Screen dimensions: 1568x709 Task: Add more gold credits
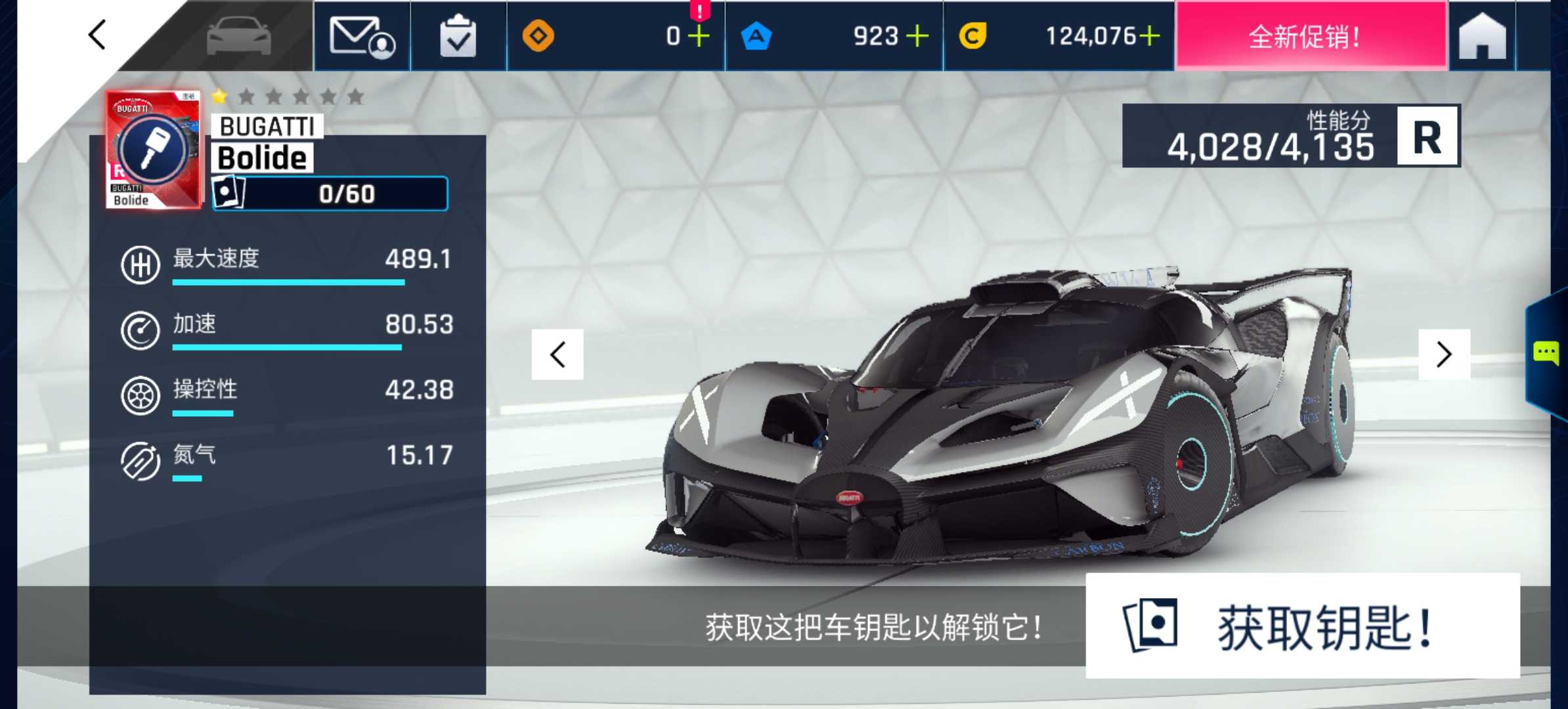point(1149,36)
